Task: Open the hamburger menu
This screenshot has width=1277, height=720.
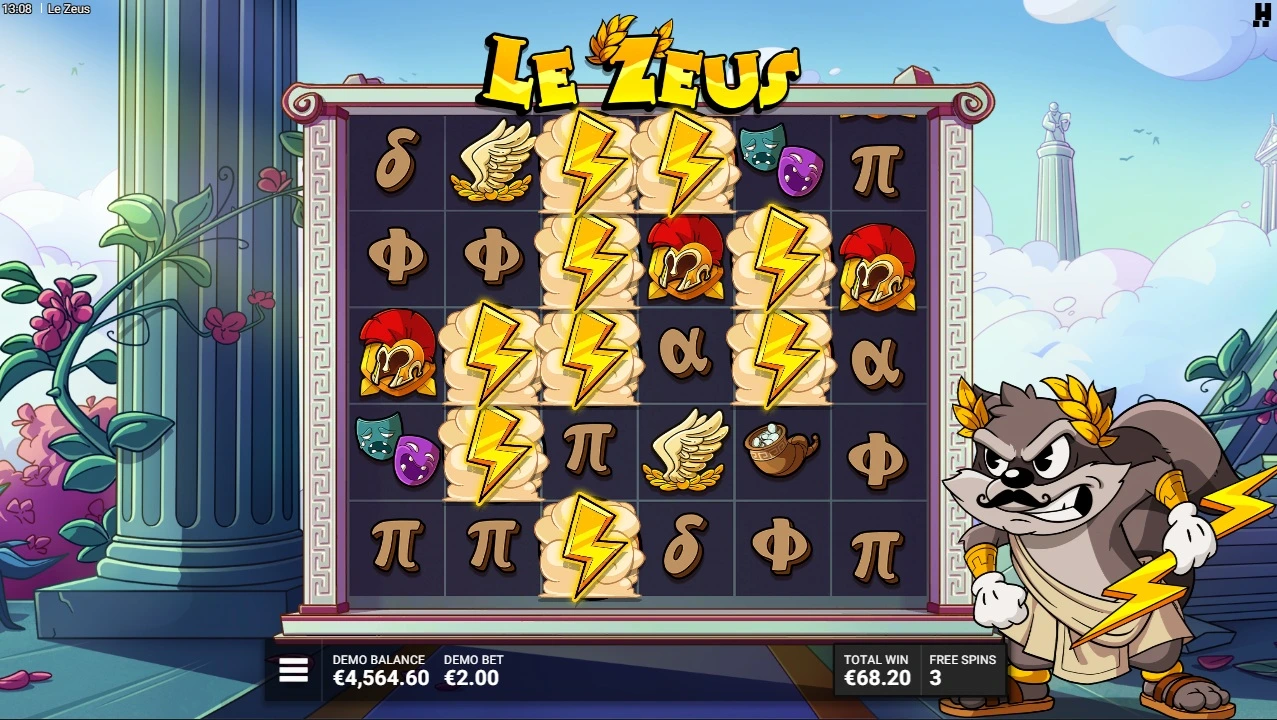Action: 293,670
